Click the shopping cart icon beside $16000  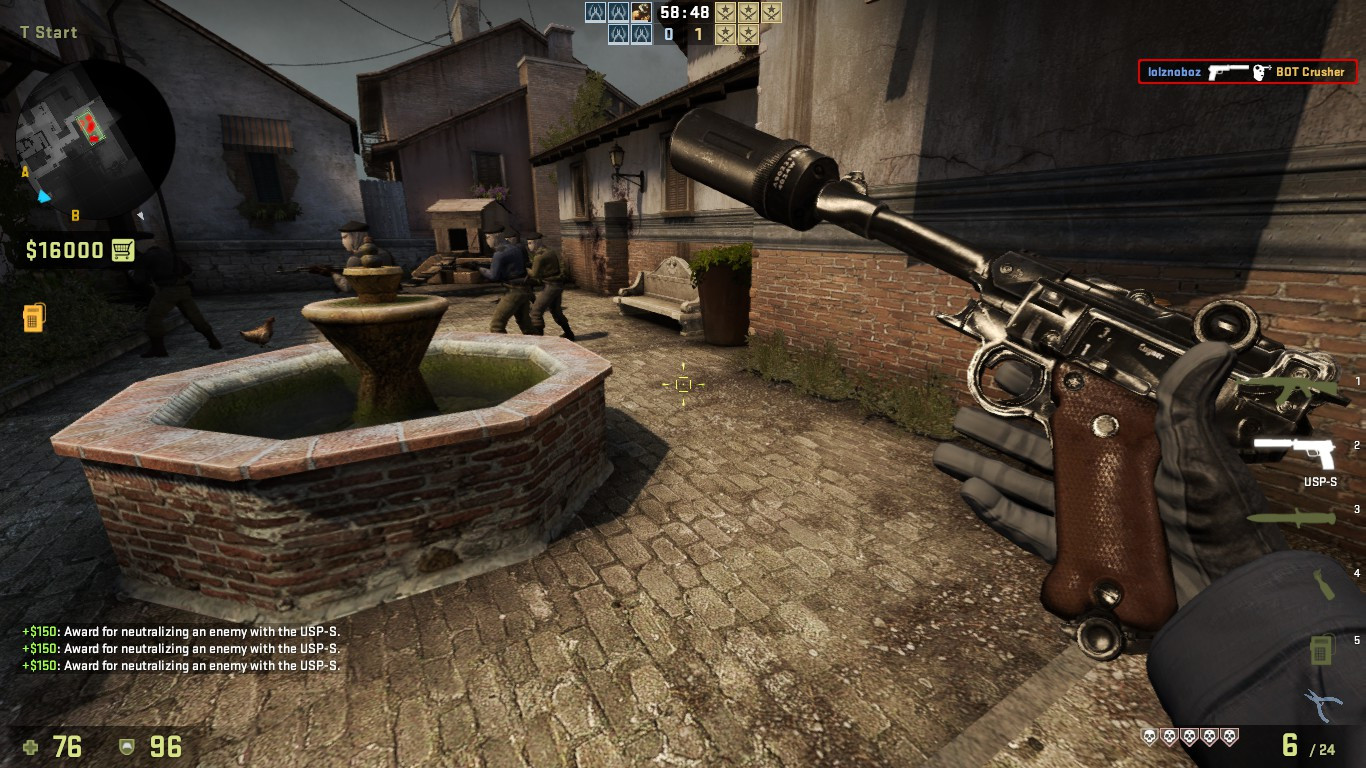[124, 250]
